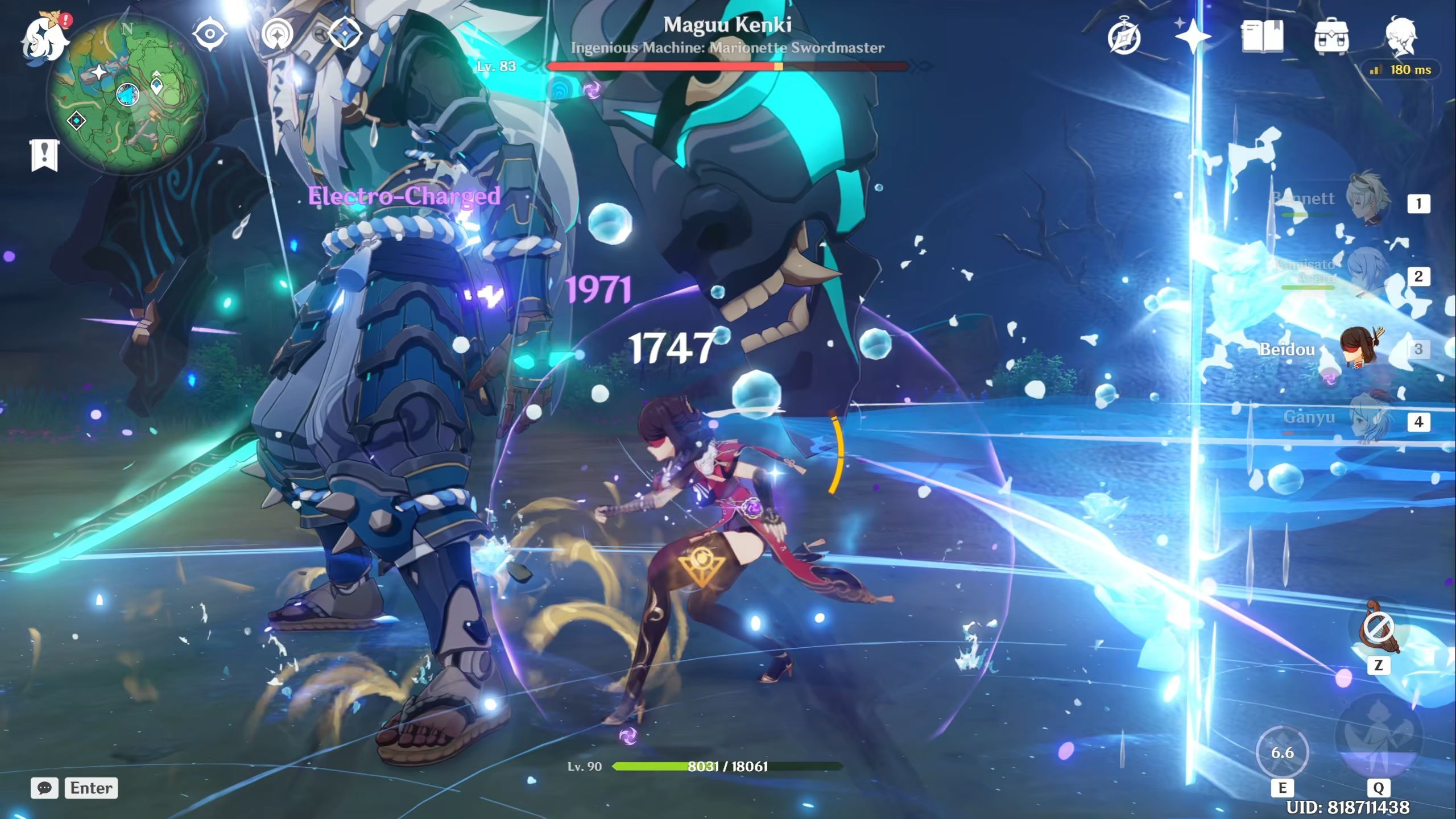Open the Adventurer Handbook book icon

click(x=1262, y=36)
